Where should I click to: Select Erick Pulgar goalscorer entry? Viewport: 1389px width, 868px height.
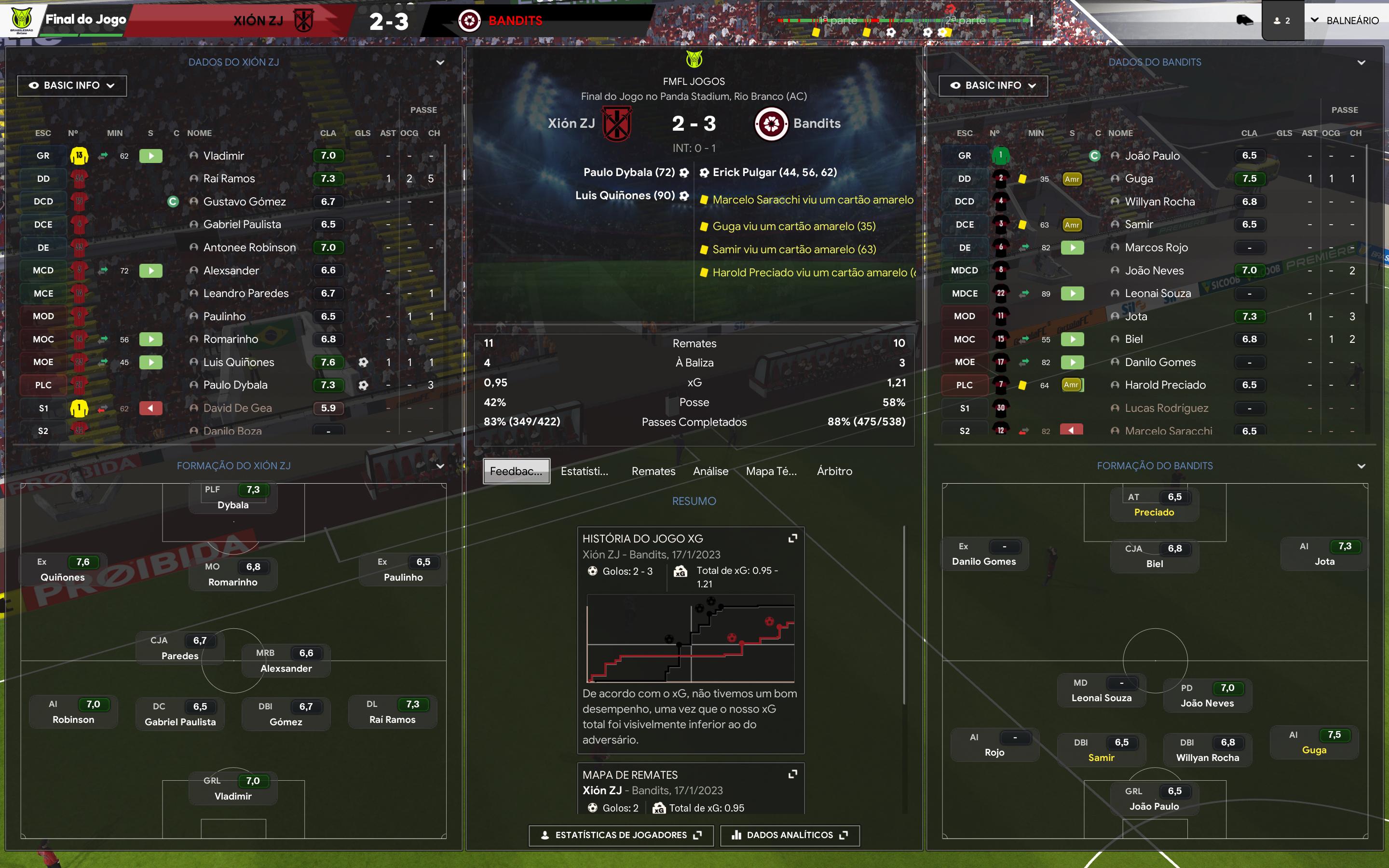[774, 172]
